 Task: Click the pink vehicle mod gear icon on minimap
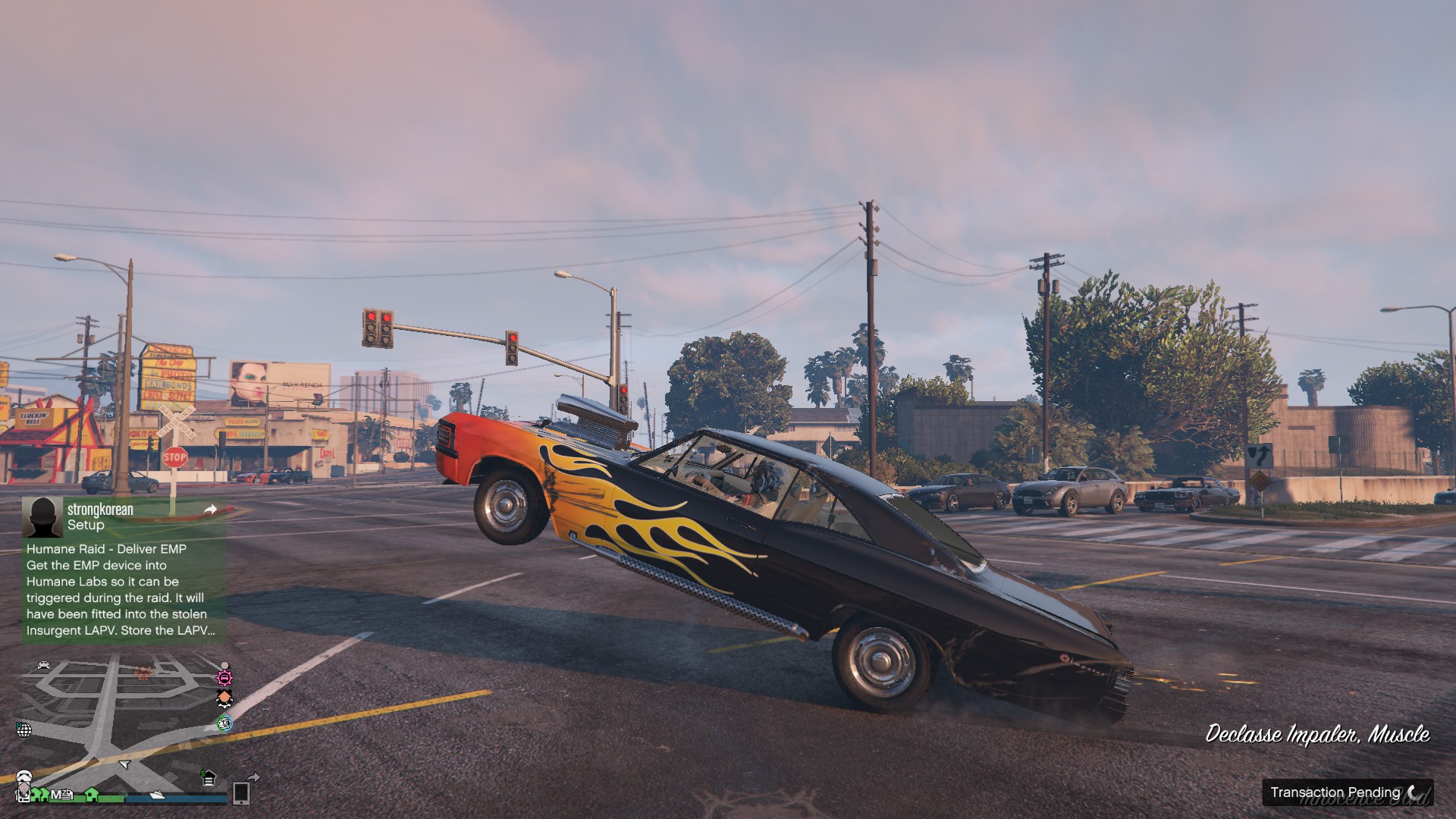click(224, 679)
